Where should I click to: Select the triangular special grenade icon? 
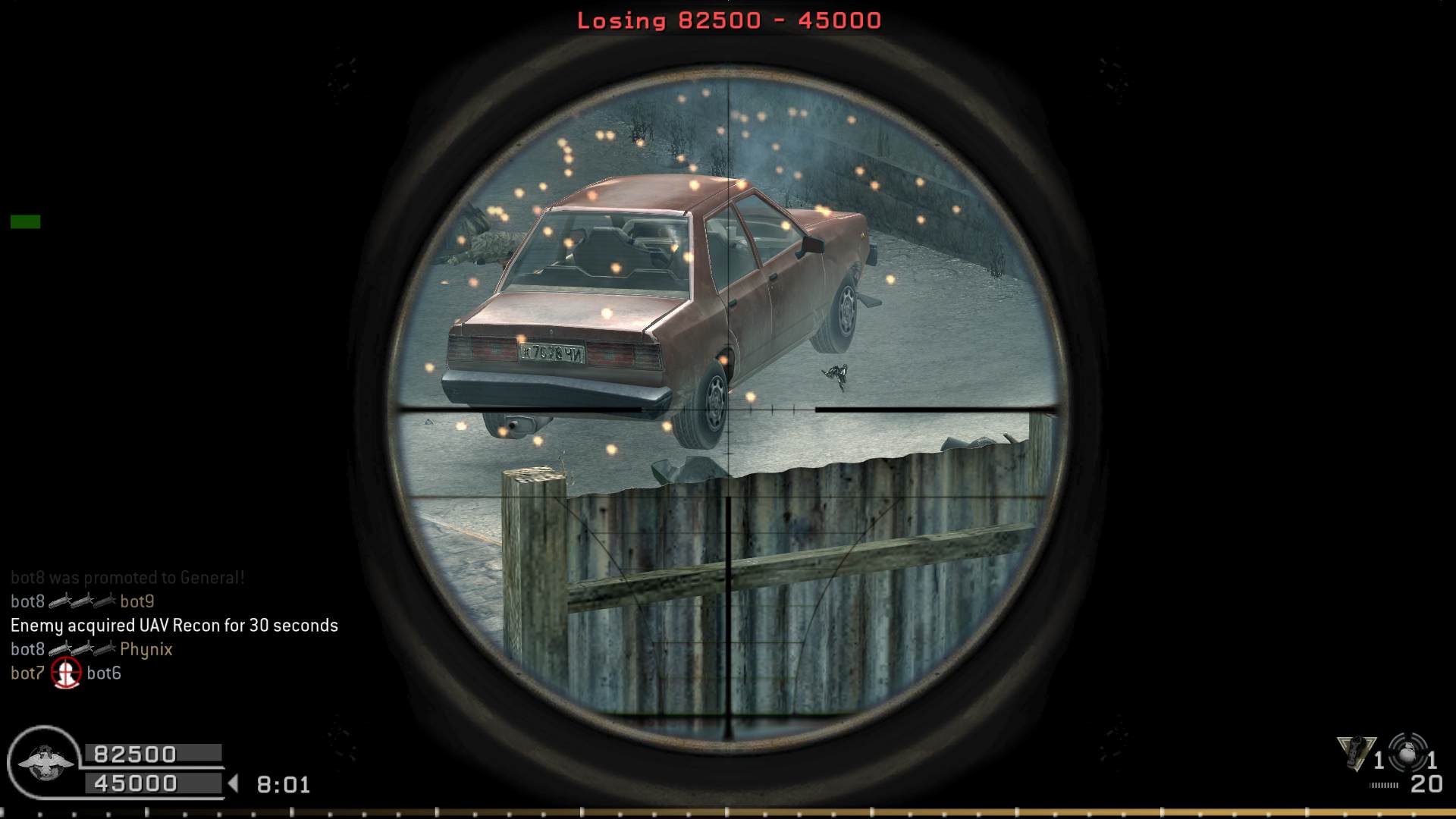coord(1356,753)
